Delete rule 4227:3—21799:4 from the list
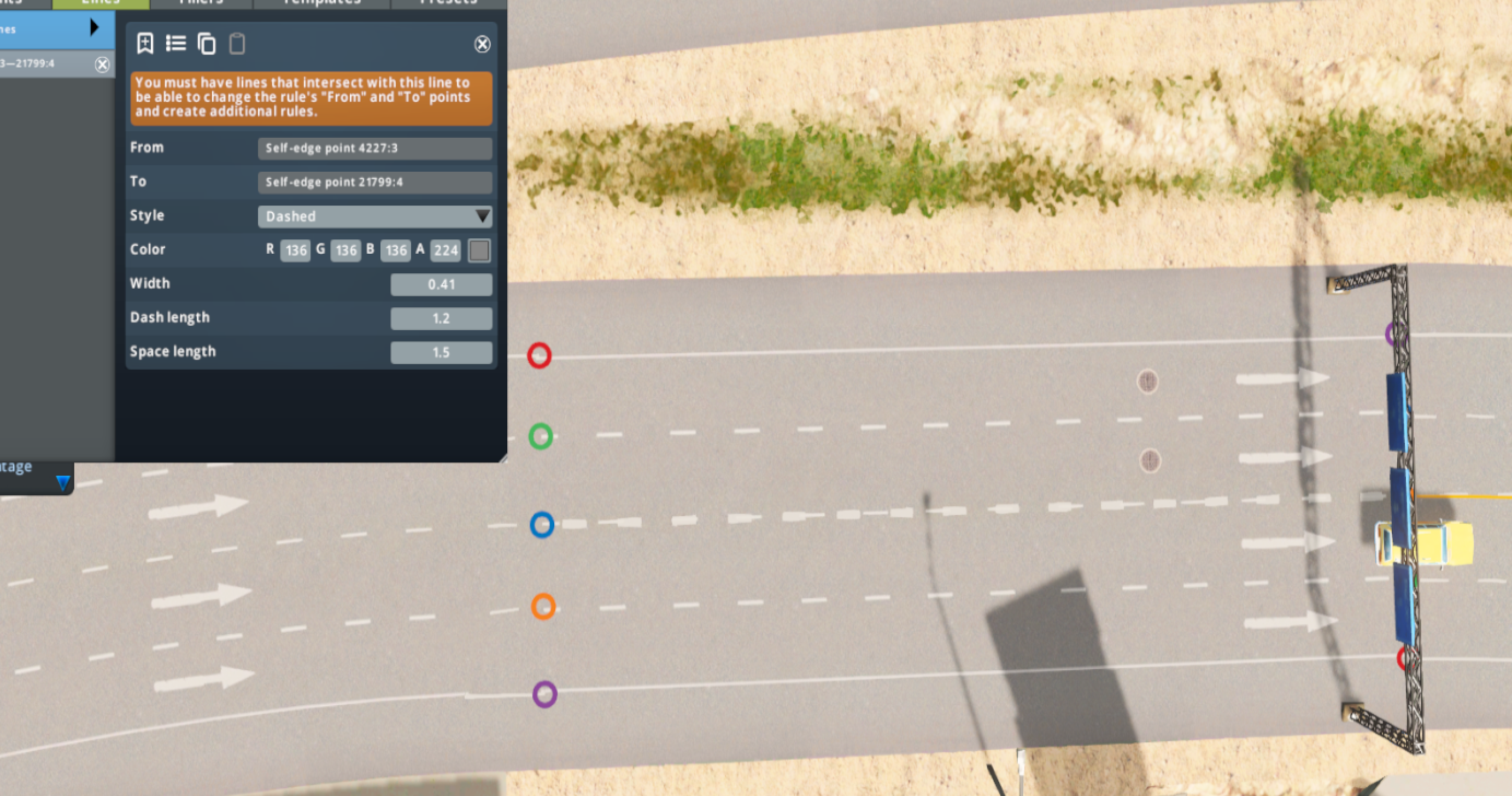The width and height of the screenshot is (1512, 796). click(x=102, y=65)
